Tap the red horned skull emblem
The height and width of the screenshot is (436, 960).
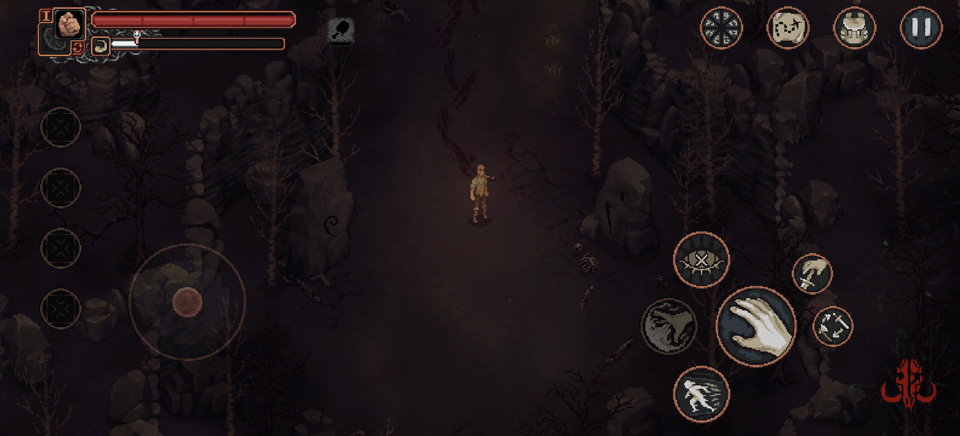(x=908, y=383)
